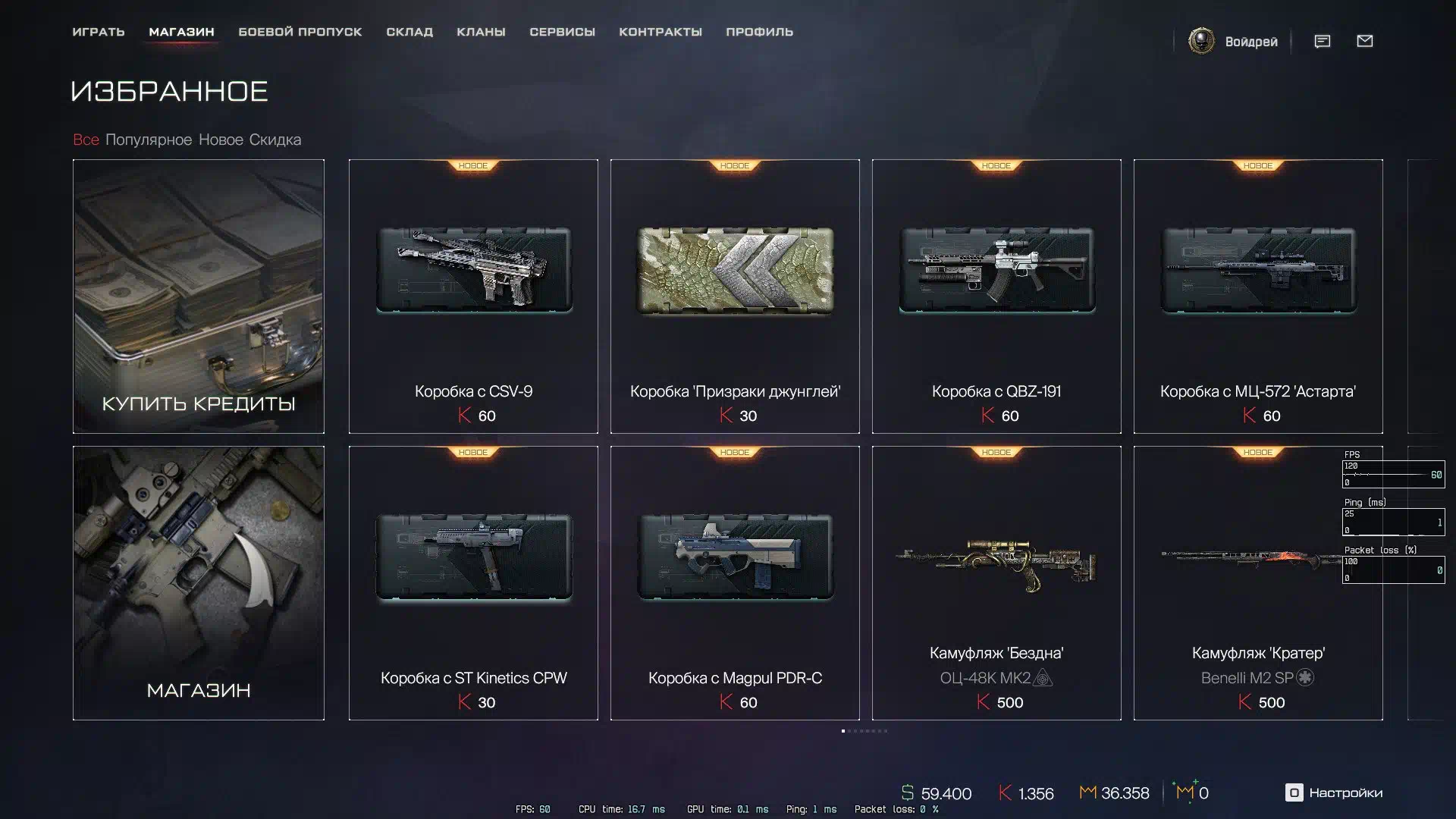The height and width of the screenshot is (819, 1456).
Task: Open the СЕРВИСЫ menu
Action: pyautogui.click(x=562, y=32)
